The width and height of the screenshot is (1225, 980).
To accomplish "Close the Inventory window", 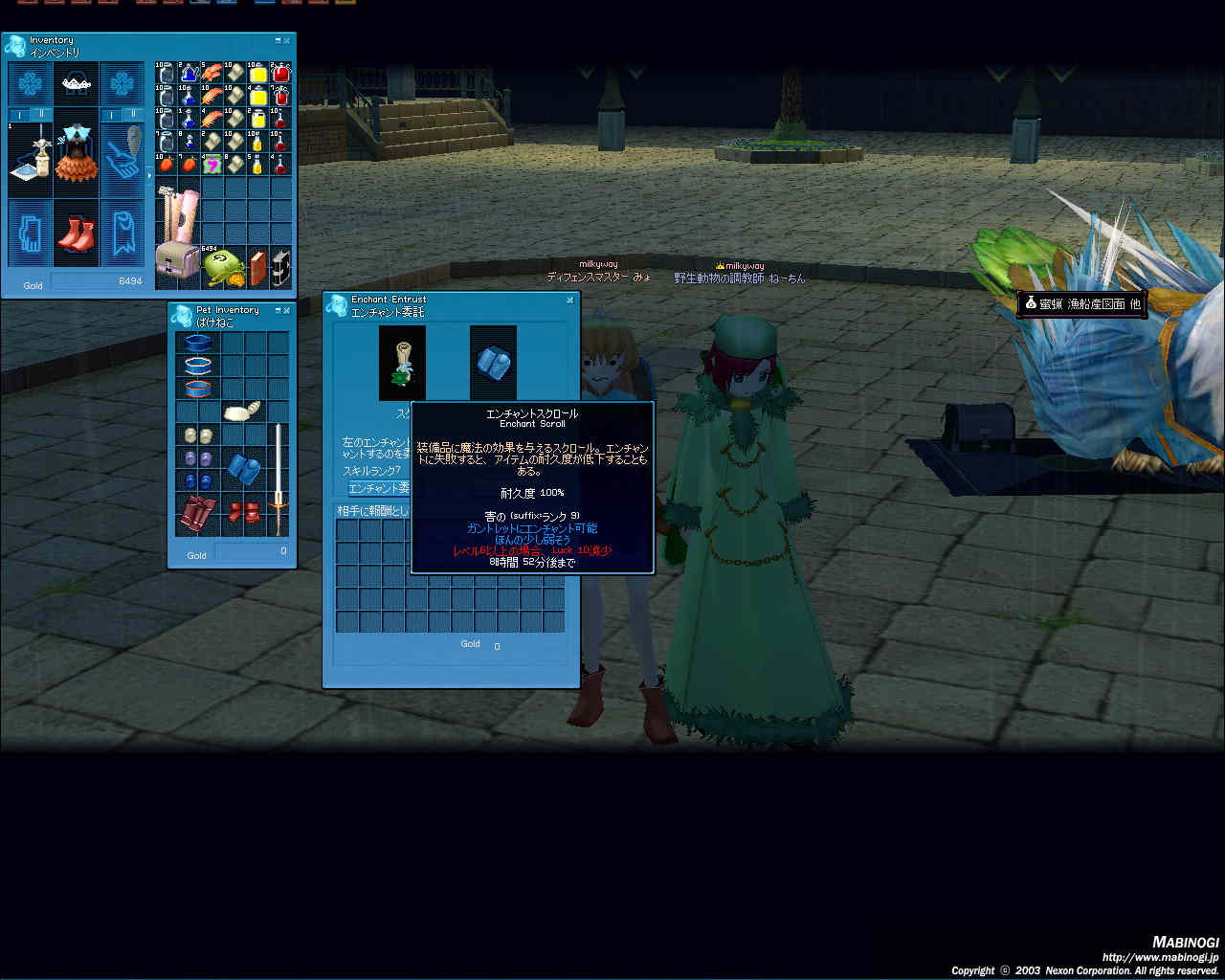I will tap(287, 41).
